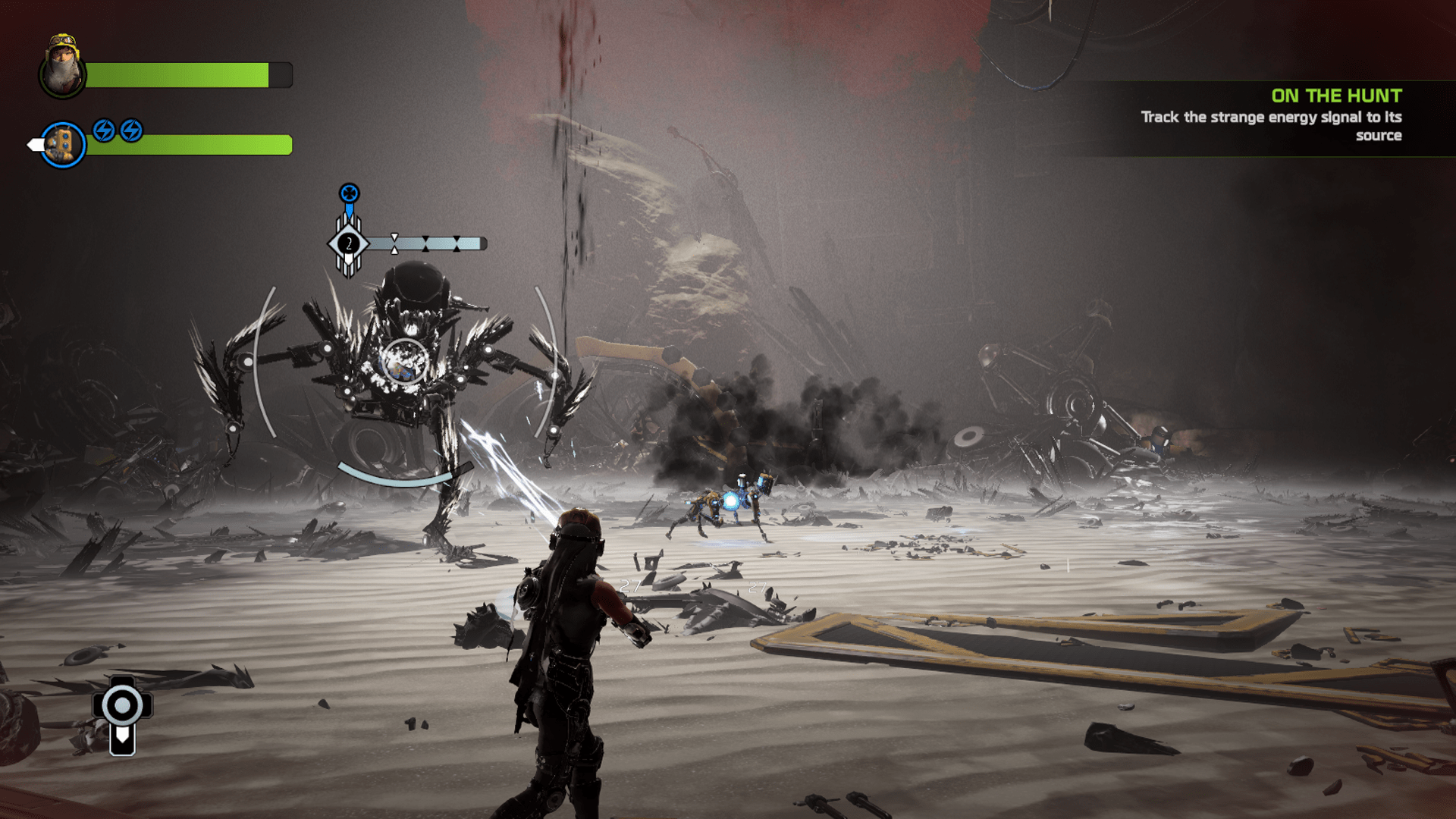Click Joule's character portrait
The width and height of the screenshot is (1456, 819).
tap(62, 68)
